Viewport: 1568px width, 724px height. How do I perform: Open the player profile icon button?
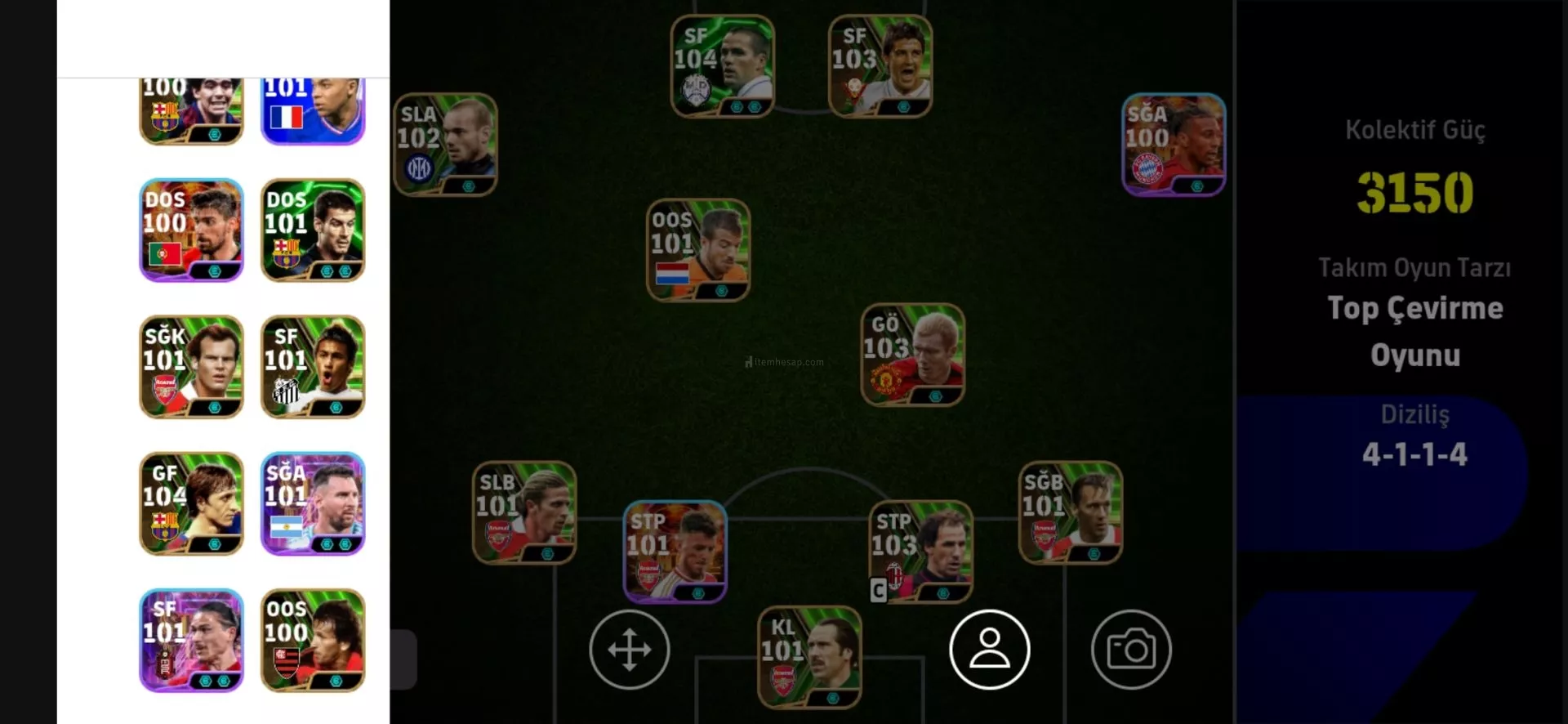(989, 650)
